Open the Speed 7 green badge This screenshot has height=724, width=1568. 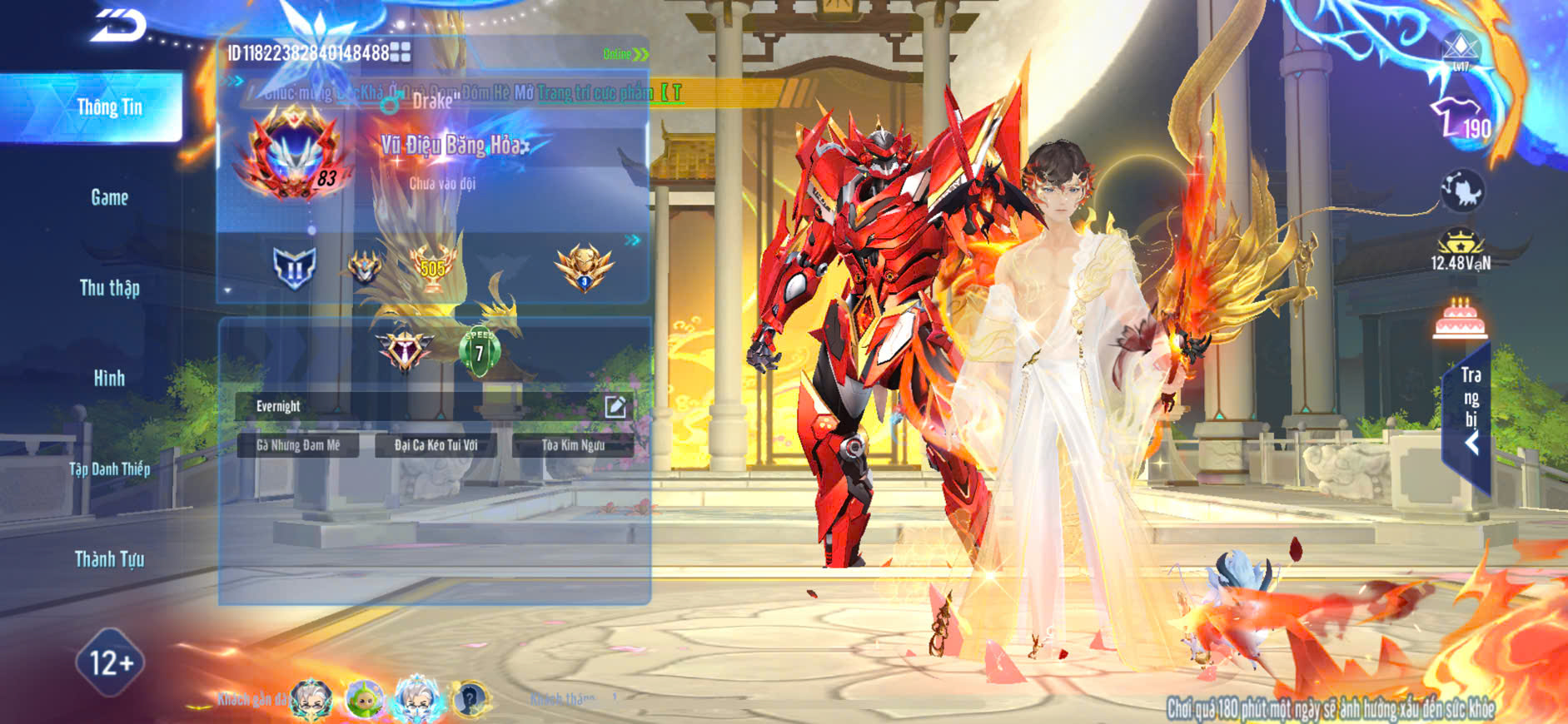coord(480,351)
